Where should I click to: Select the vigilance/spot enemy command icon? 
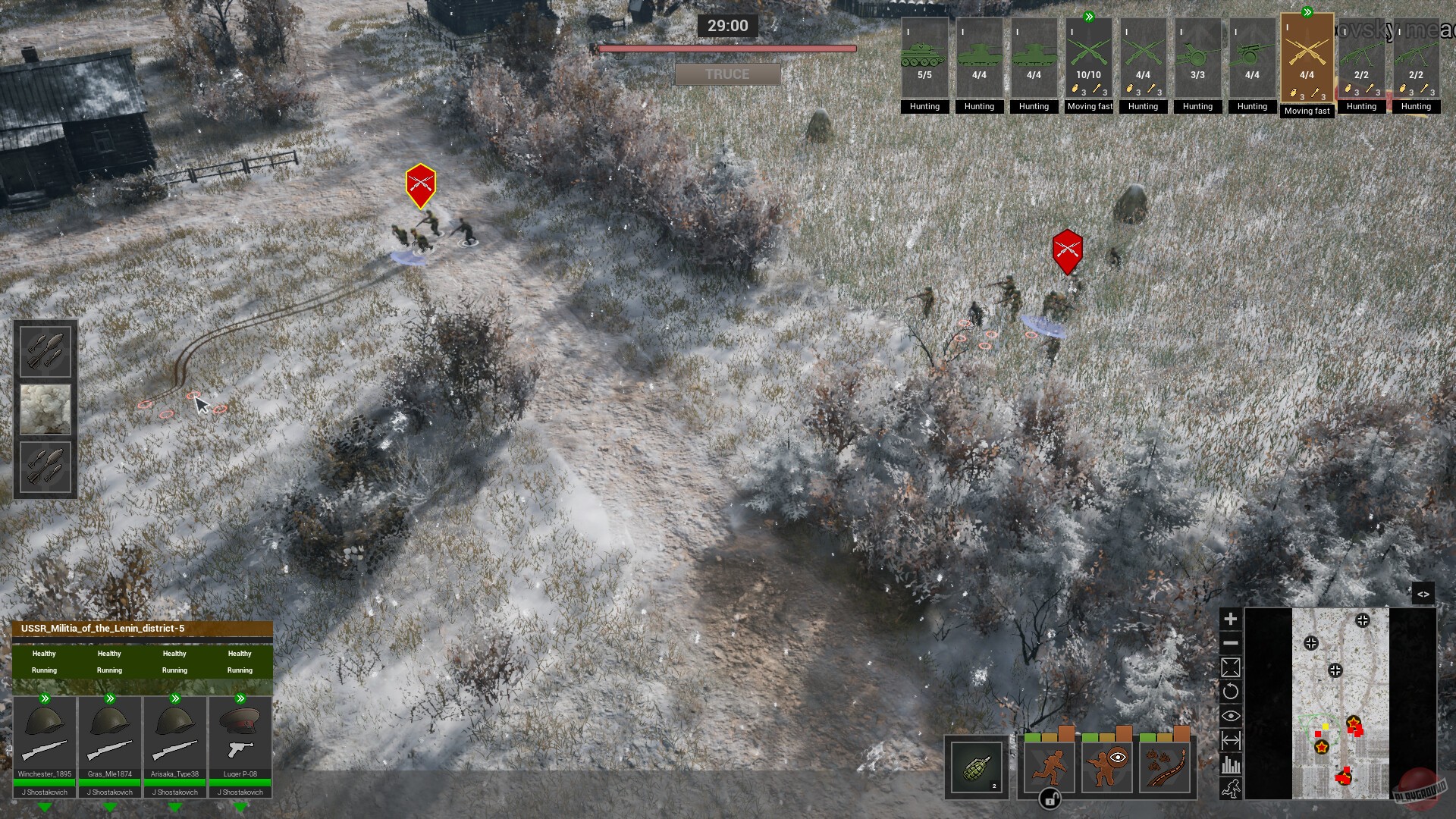1105,767
